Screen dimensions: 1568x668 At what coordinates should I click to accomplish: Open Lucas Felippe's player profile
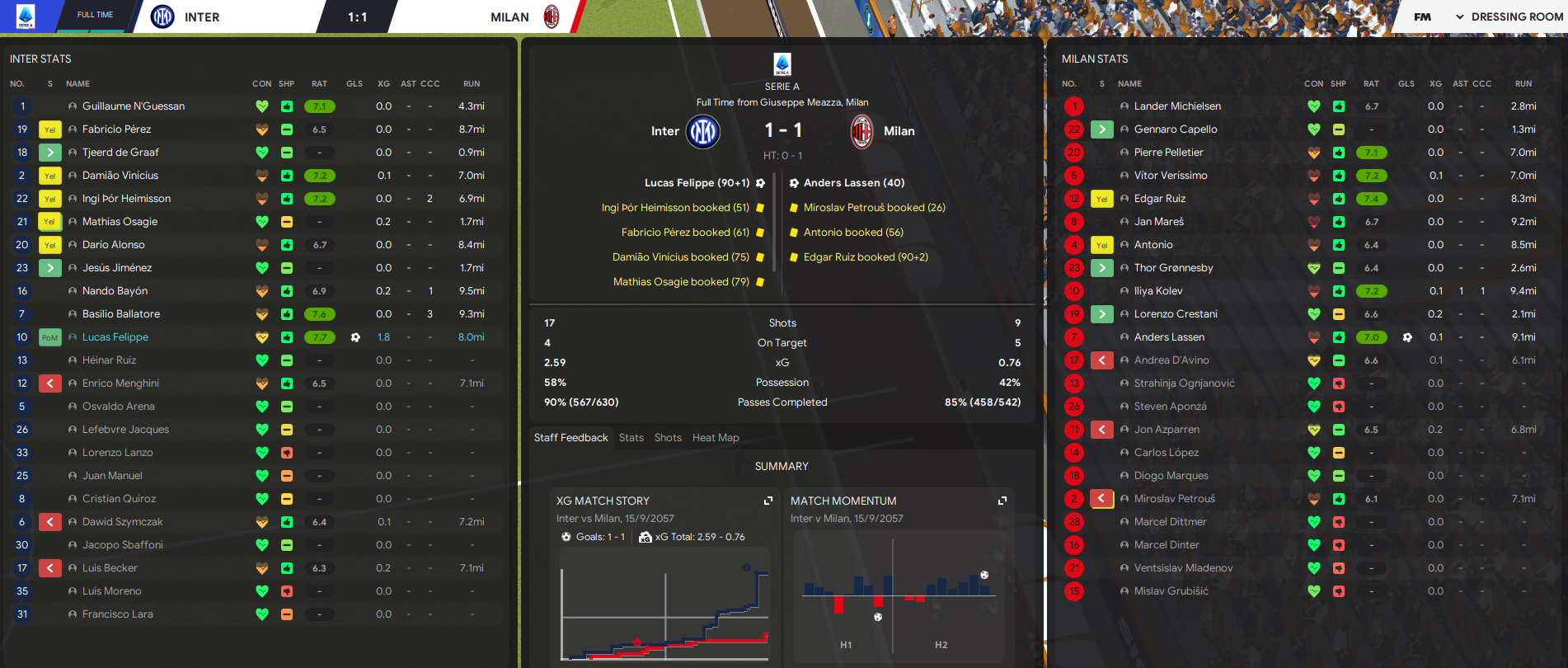tap(115, 337)
